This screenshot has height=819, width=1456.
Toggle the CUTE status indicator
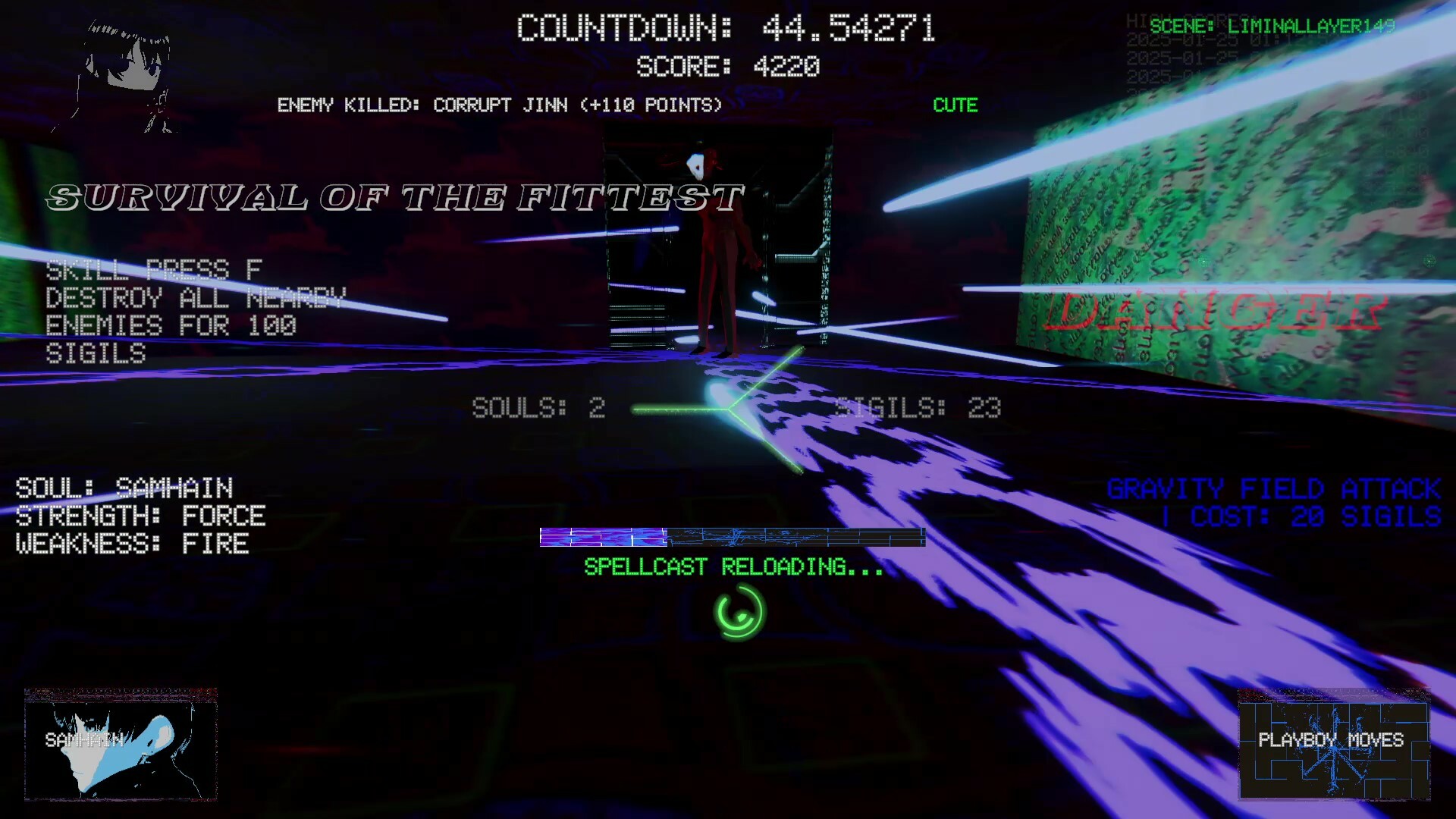point(955,105)
